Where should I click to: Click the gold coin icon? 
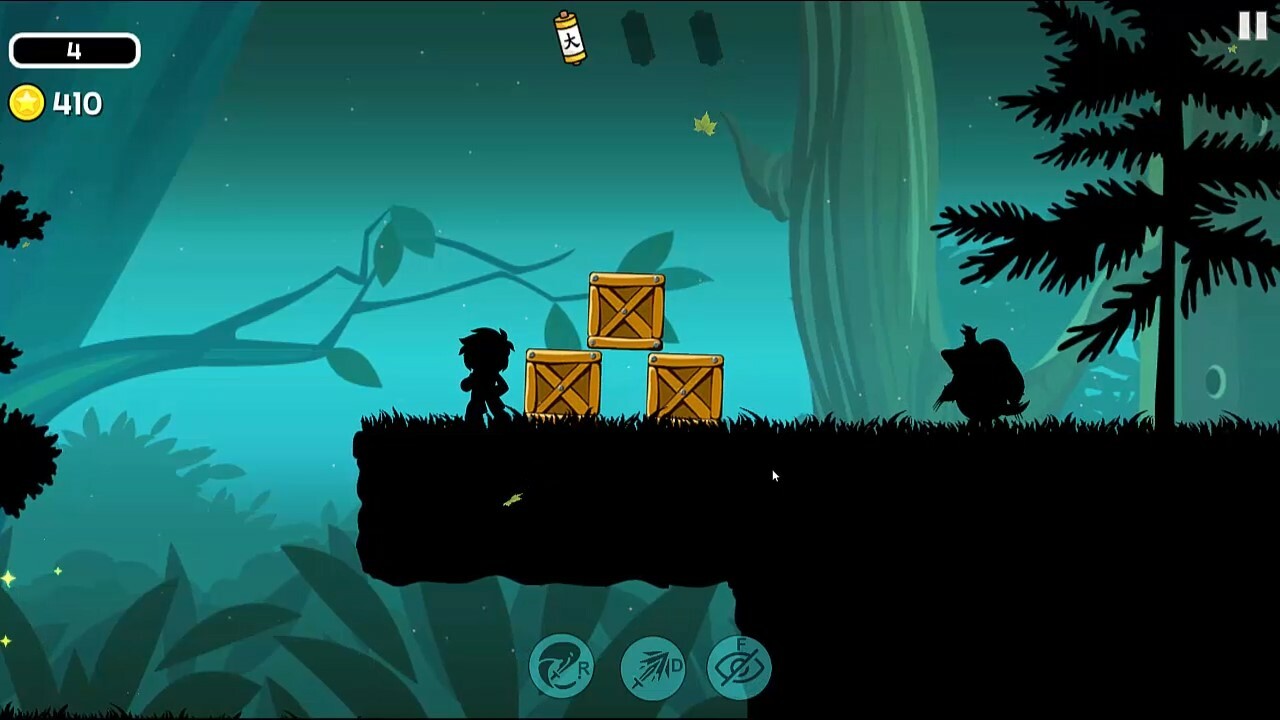27,100
